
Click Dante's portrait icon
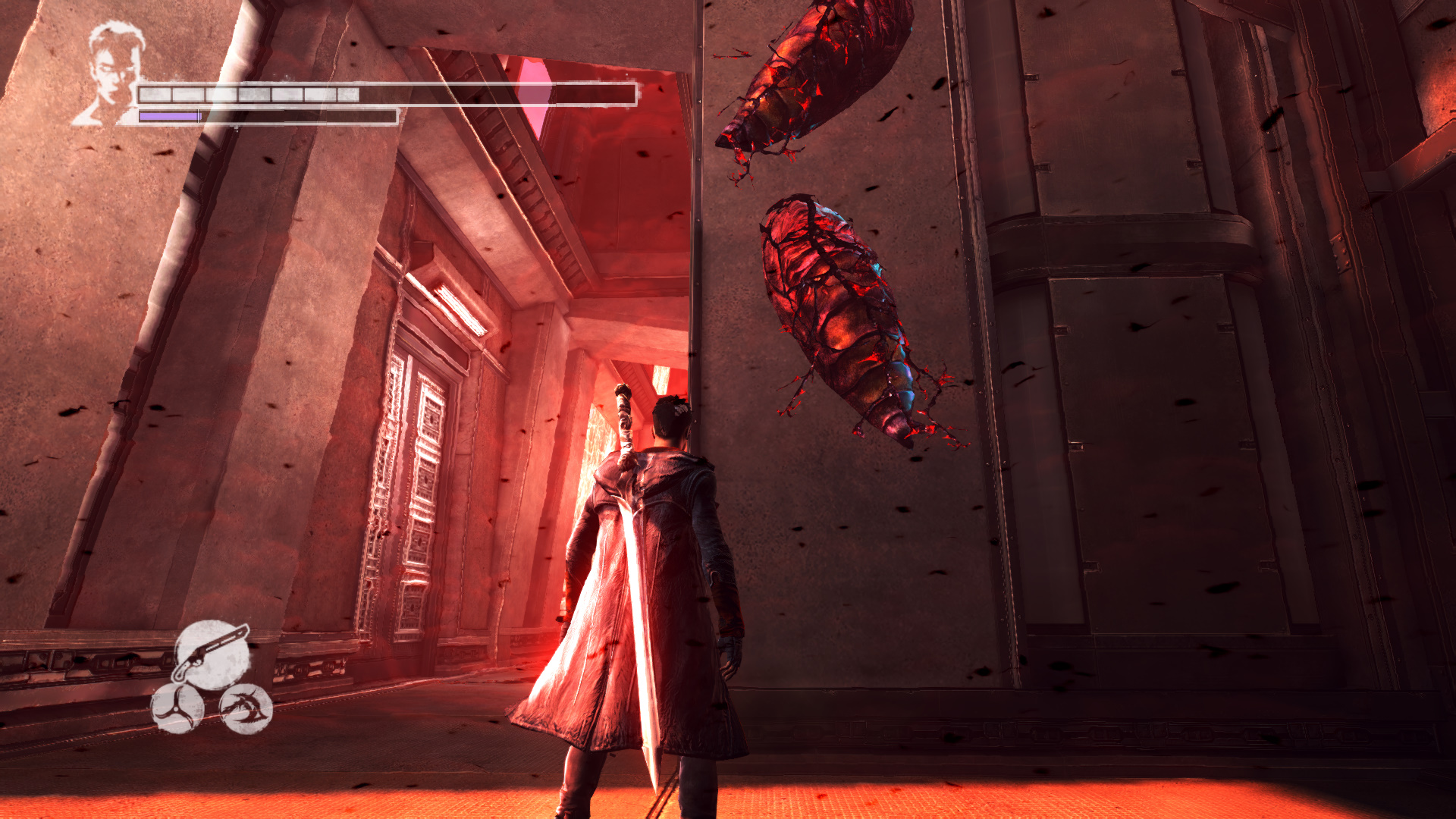(111, 73)
